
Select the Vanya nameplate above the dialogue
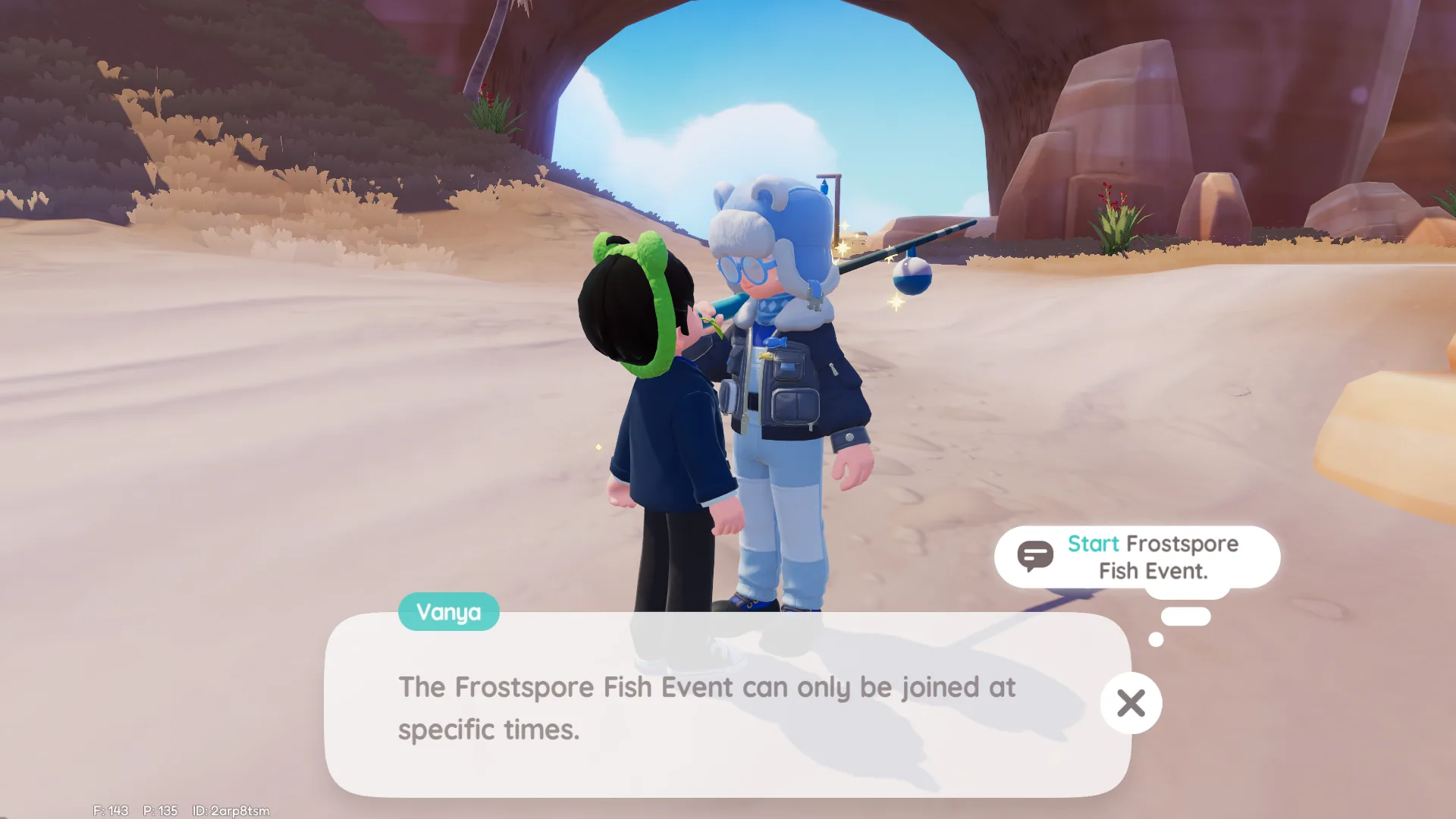point(448,612)
